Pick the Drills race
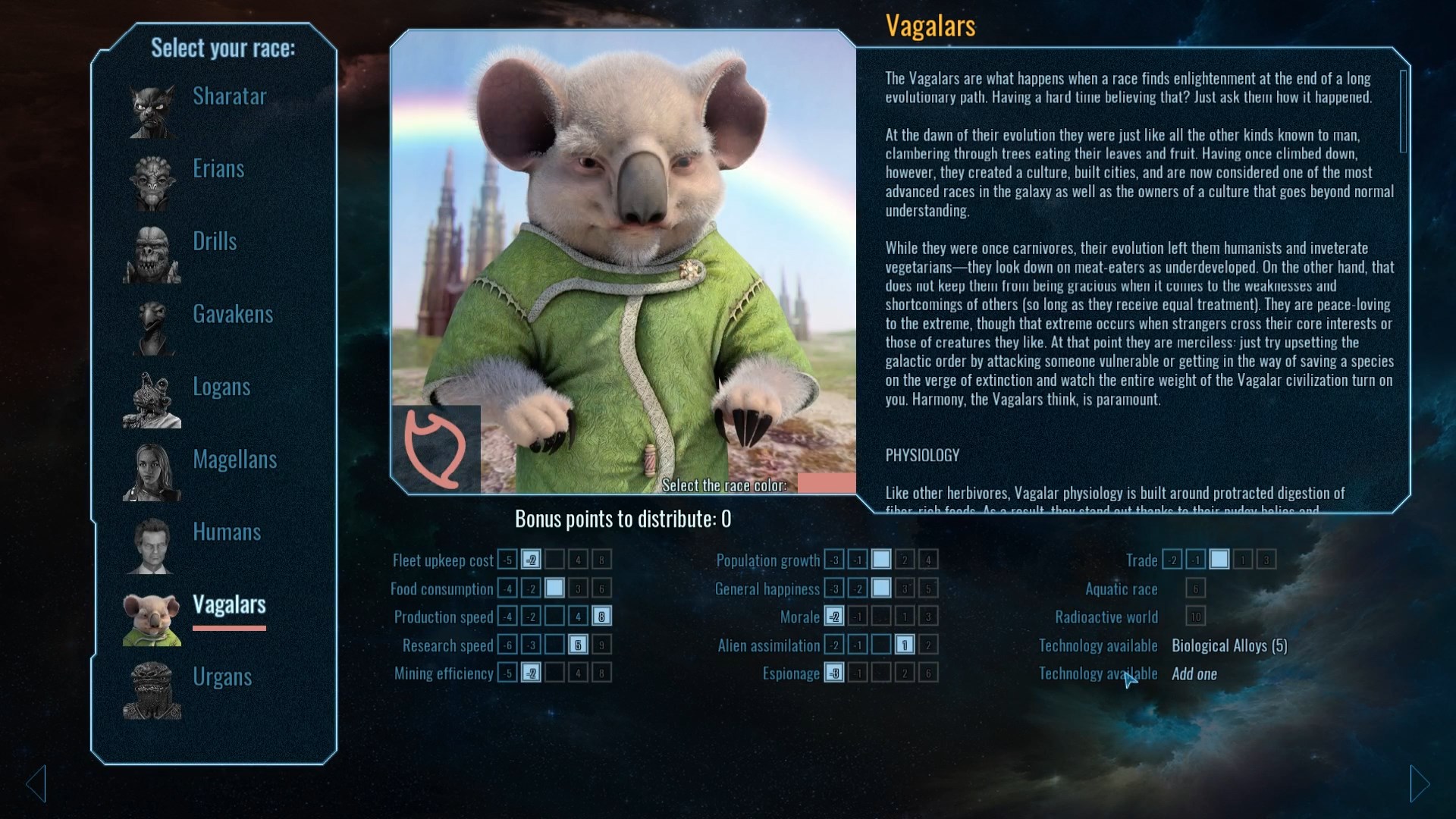This screenshot has height=819, width=1456. [215, 241]
